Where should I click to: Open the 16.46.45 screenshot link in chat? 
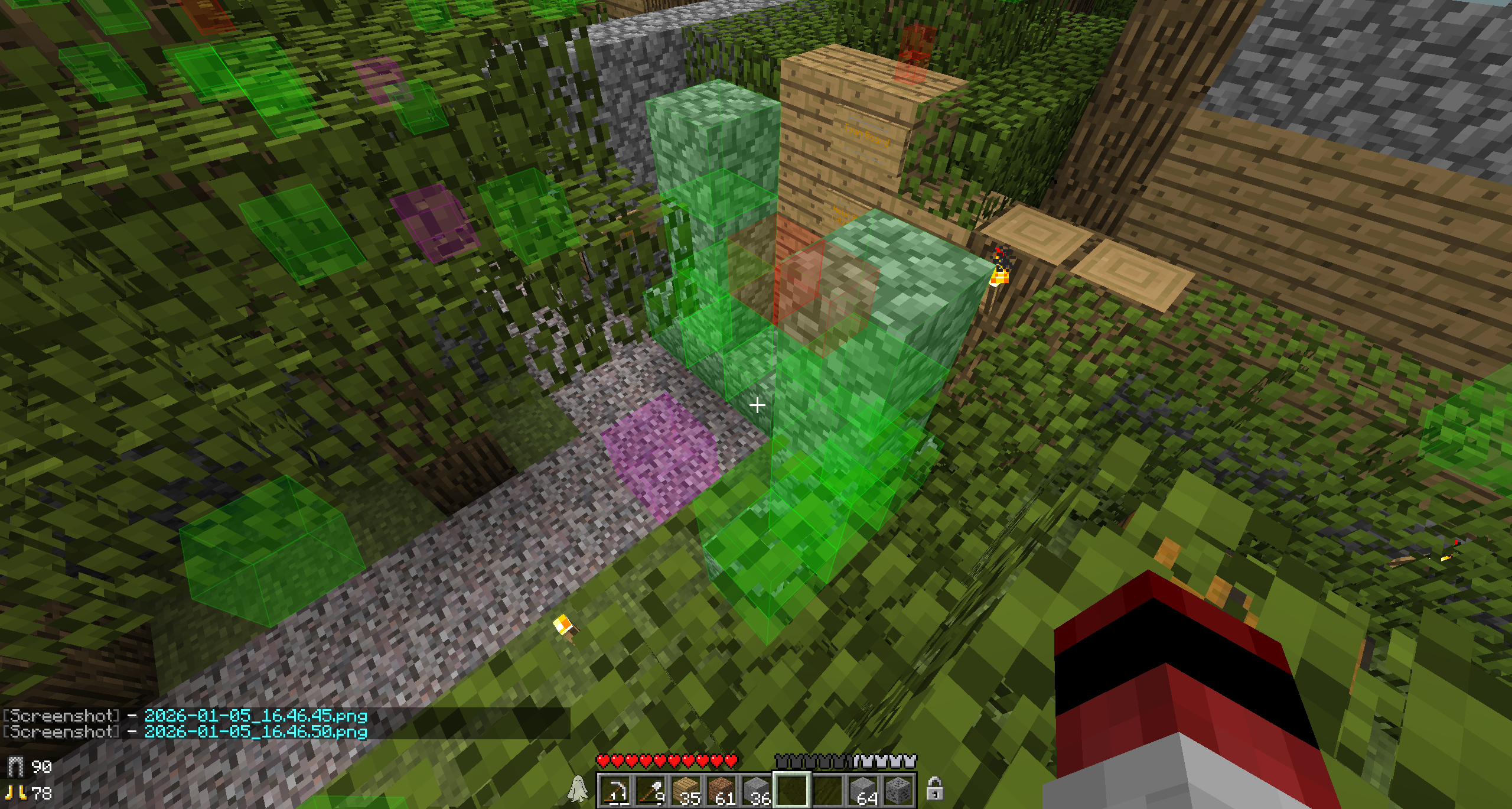tap(256, 716)
